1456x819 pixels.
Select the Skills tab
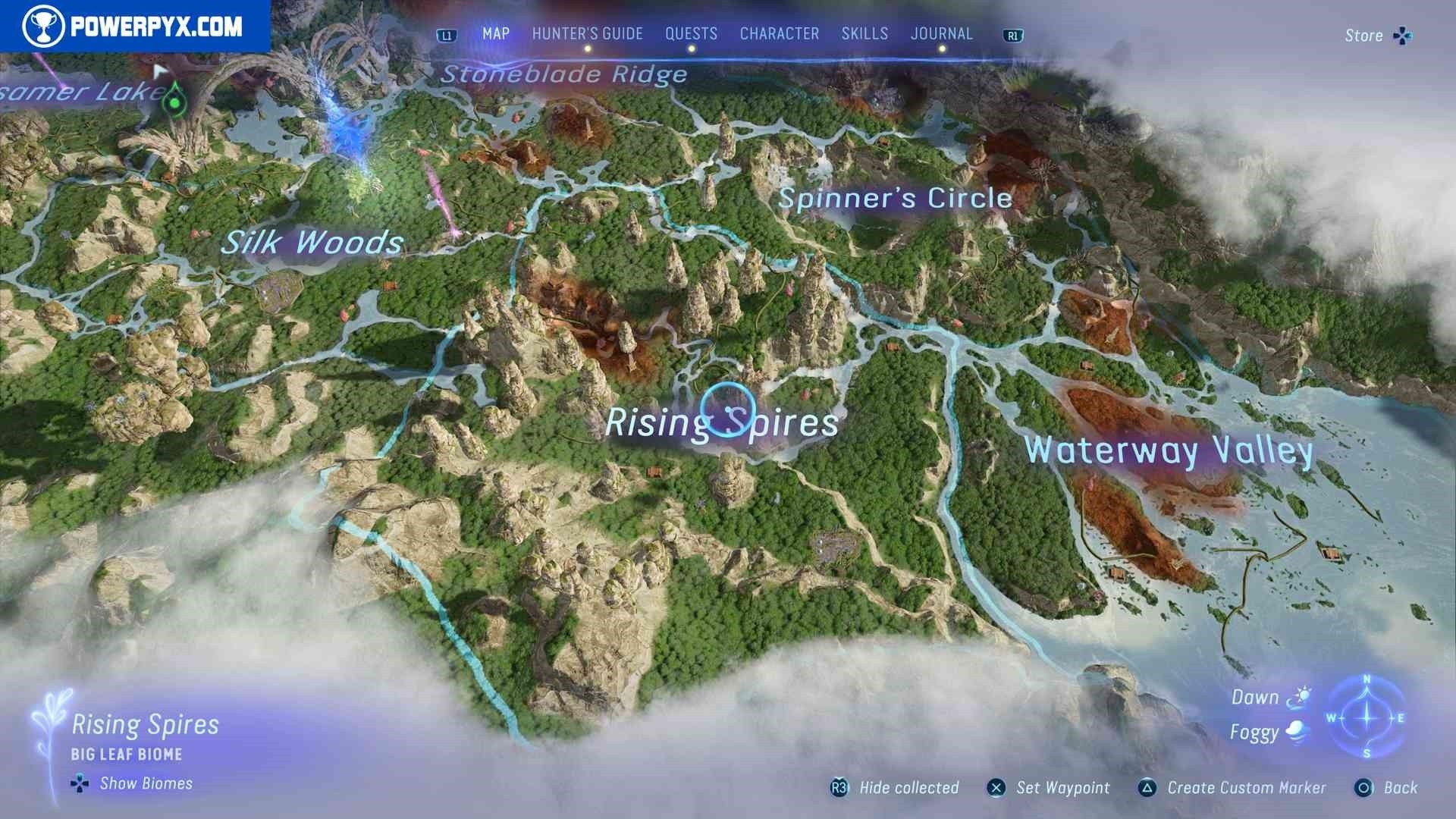point(864,34)
